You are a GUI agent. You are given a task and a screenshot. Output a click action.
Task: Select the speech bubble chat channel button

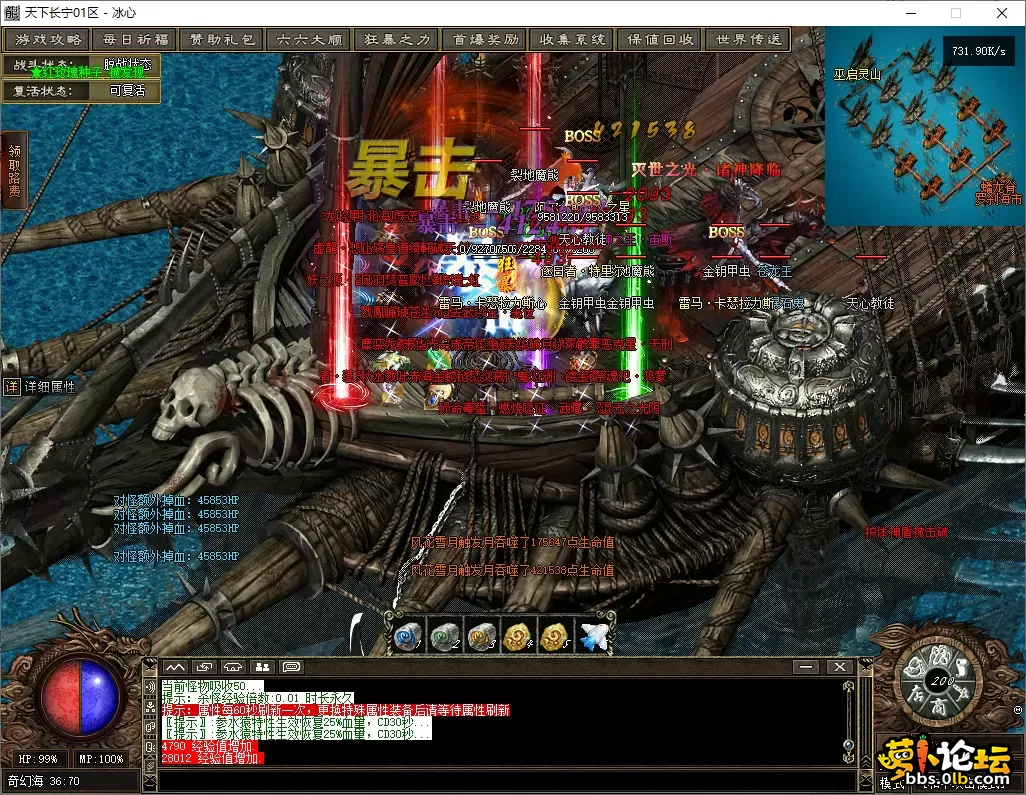pyautogui.click(x=292, y=667)
